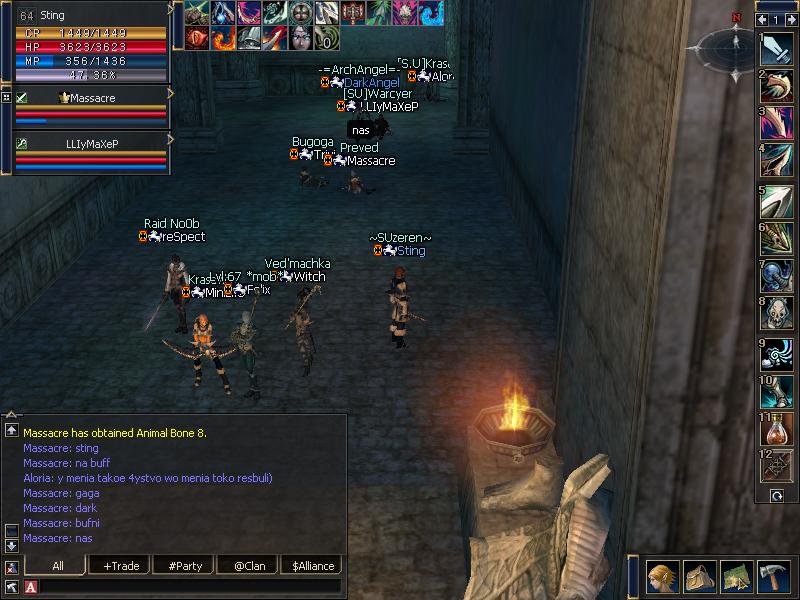Click the chat scroll-up arrow button
Screen dimensions: 800x600
(11, 430)
